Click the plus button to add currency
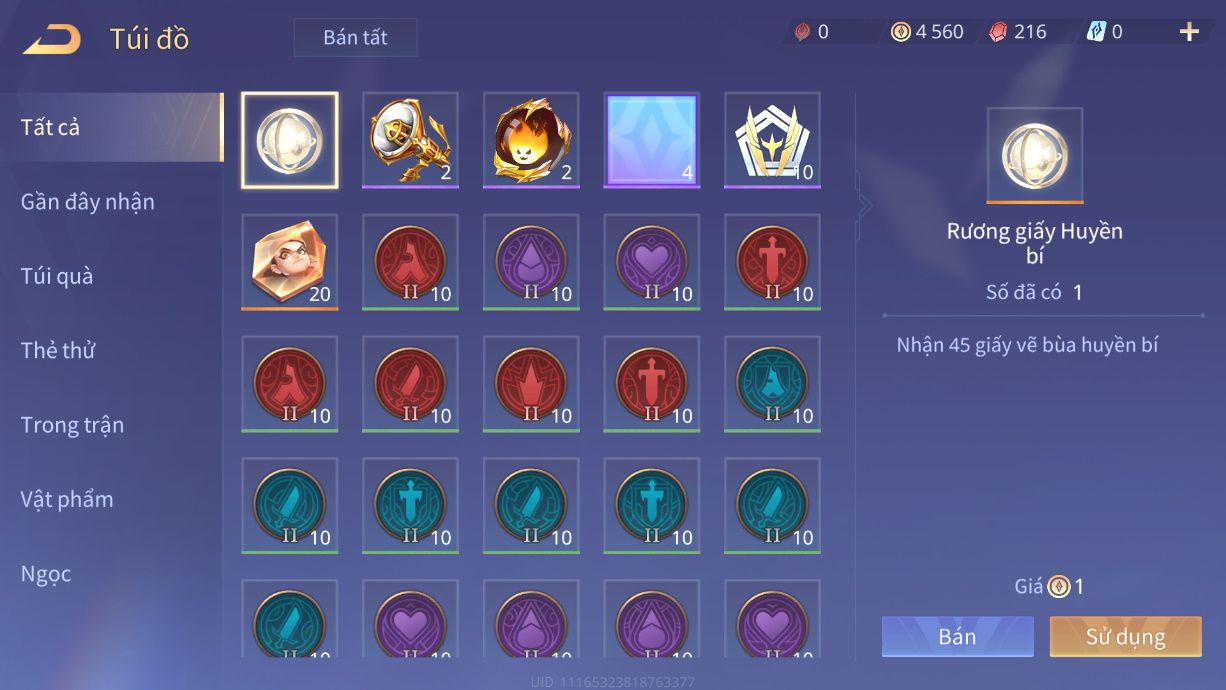 1189,32
